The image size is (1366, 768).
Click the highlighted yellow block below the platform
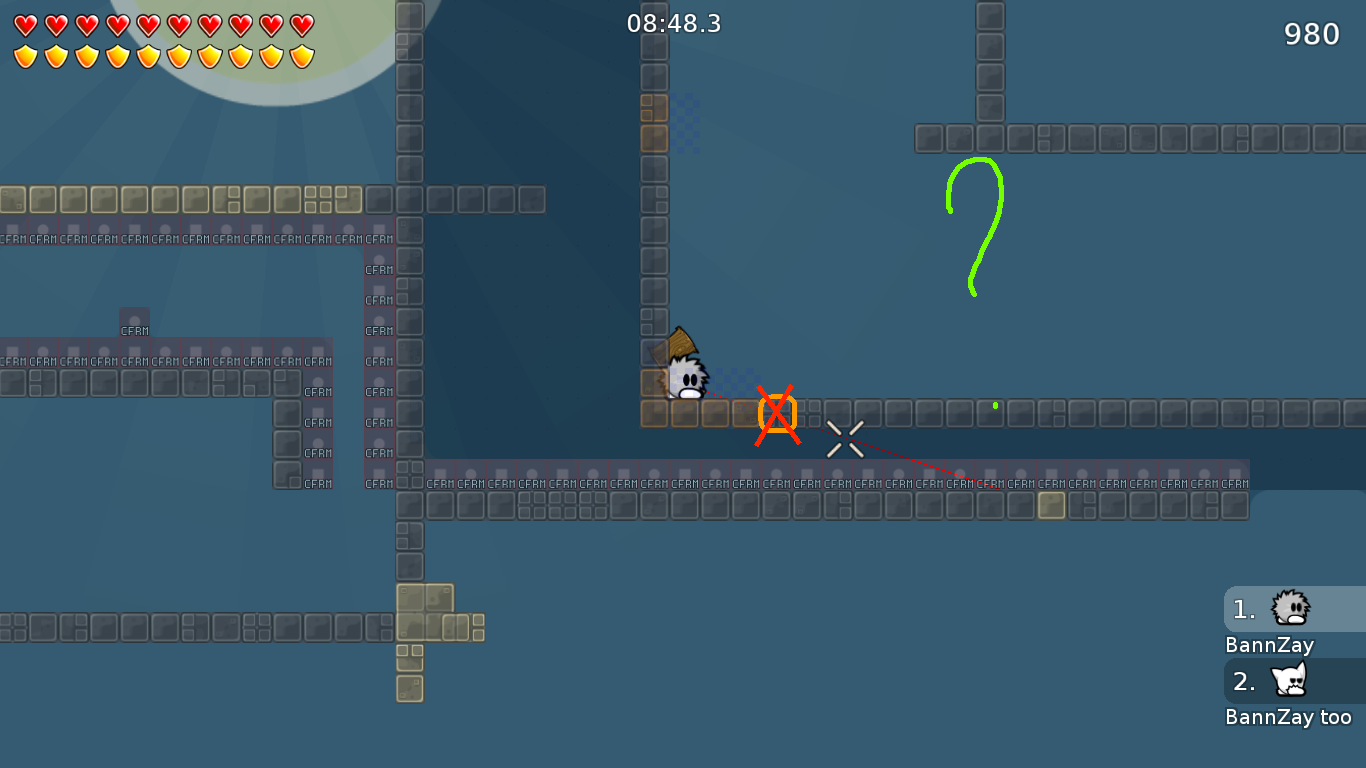click(x=1053, y=507)
